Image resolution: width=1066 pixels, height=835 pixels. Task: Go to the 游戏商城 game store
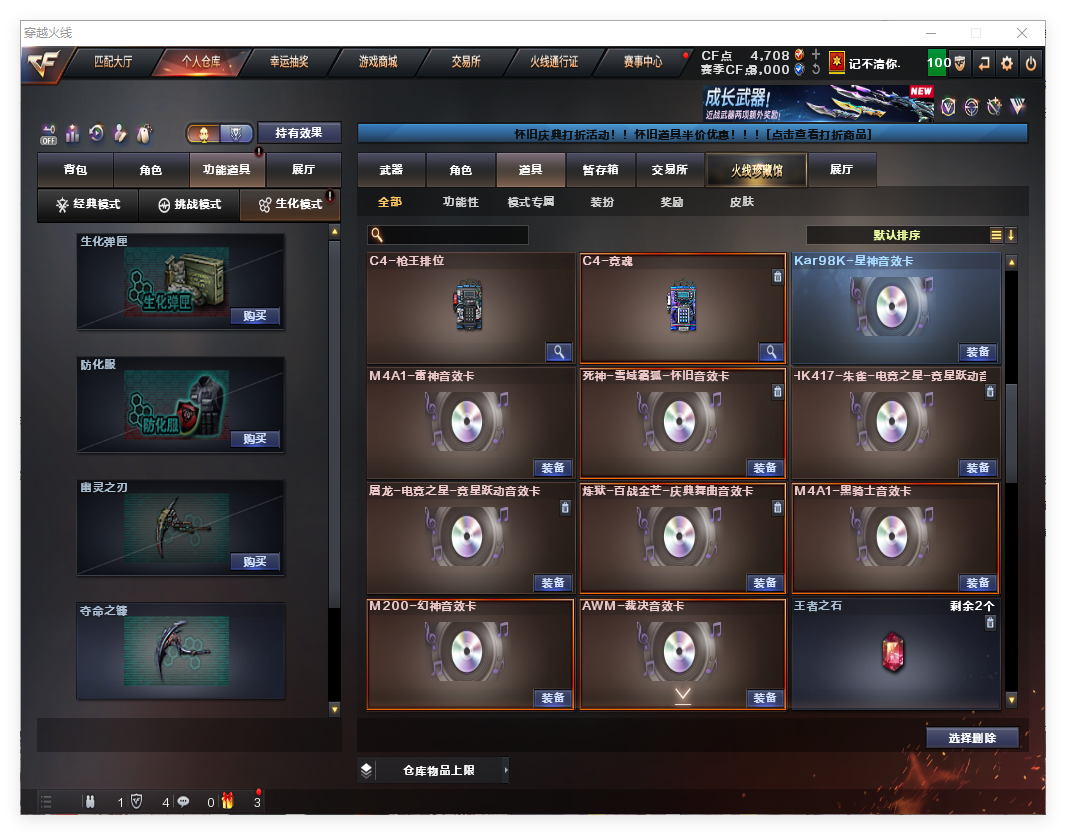[378, 62]
